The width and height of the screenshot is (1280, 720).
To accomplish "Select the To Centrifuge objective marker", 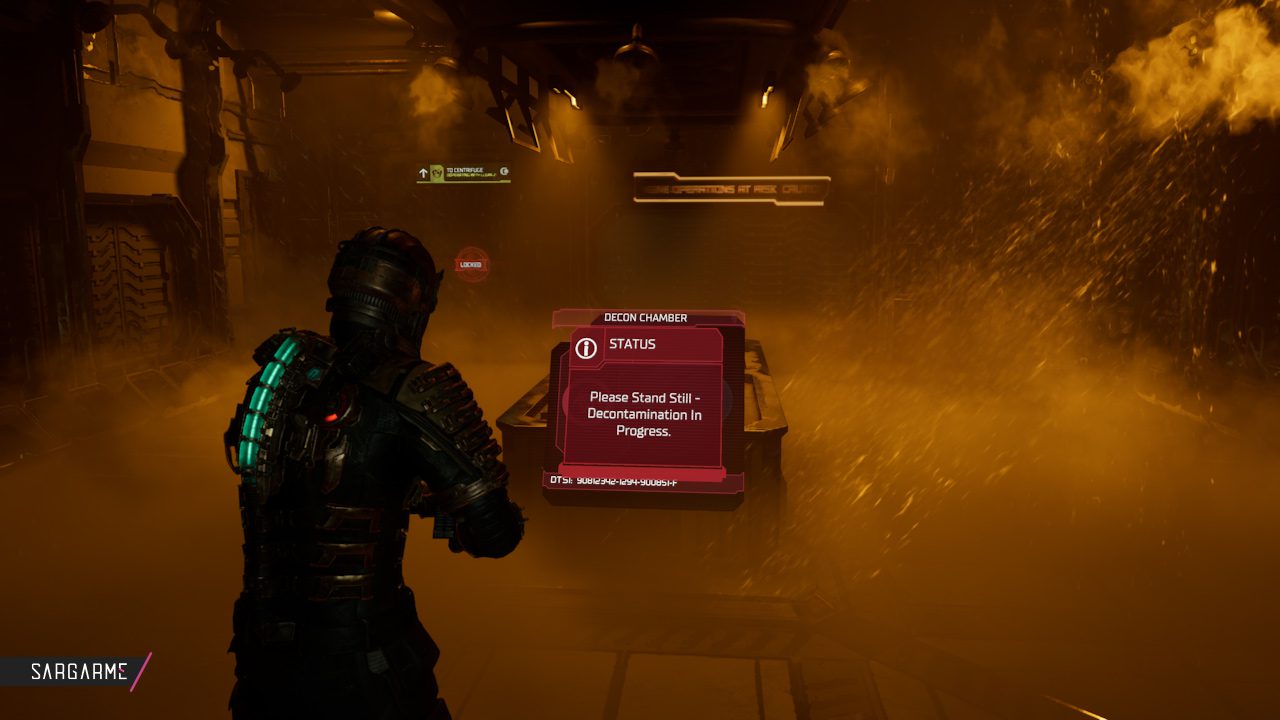I will [463, 173].
